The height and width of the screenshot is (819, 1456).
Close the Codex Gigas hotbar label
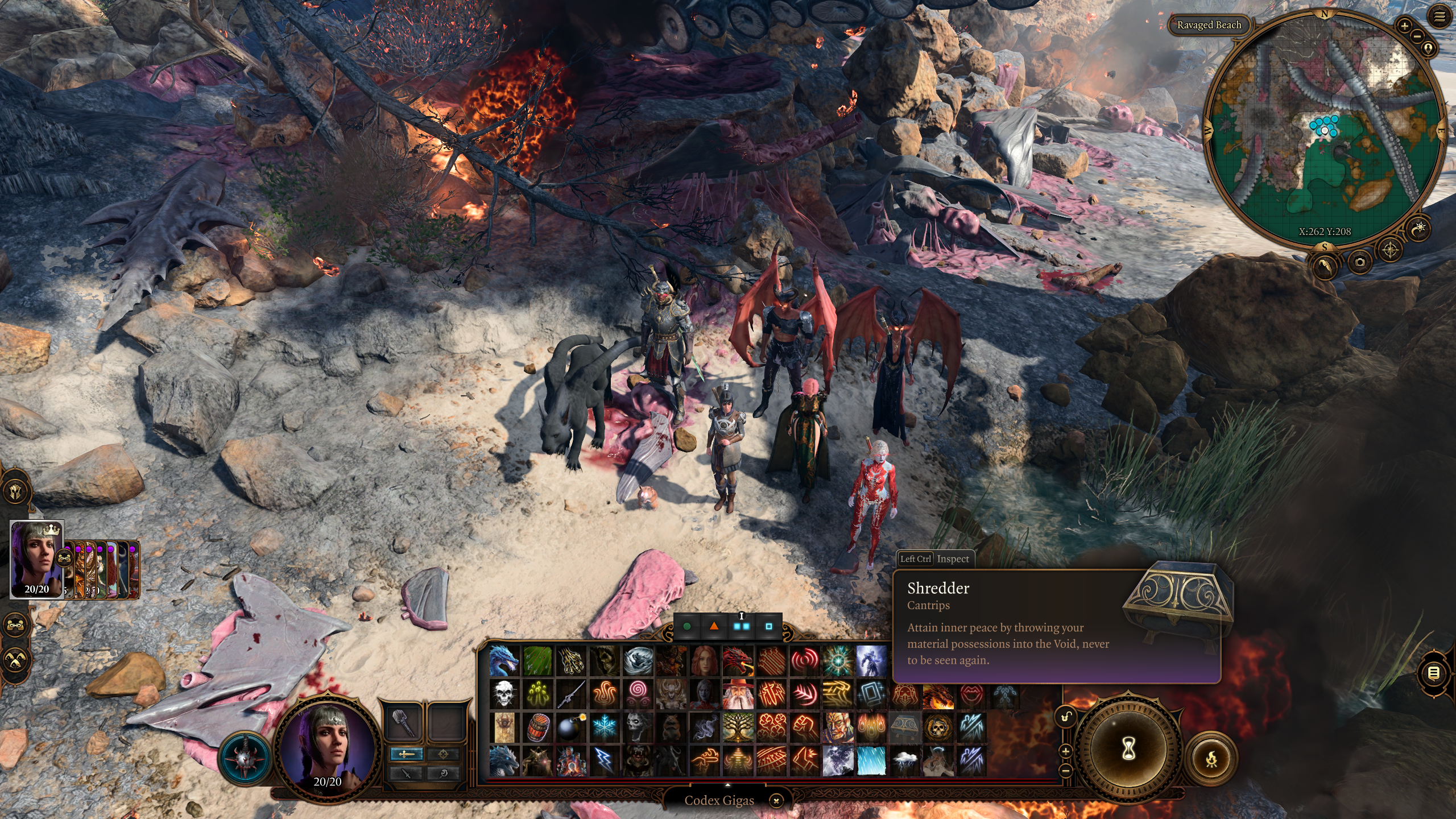coord(776,801)
